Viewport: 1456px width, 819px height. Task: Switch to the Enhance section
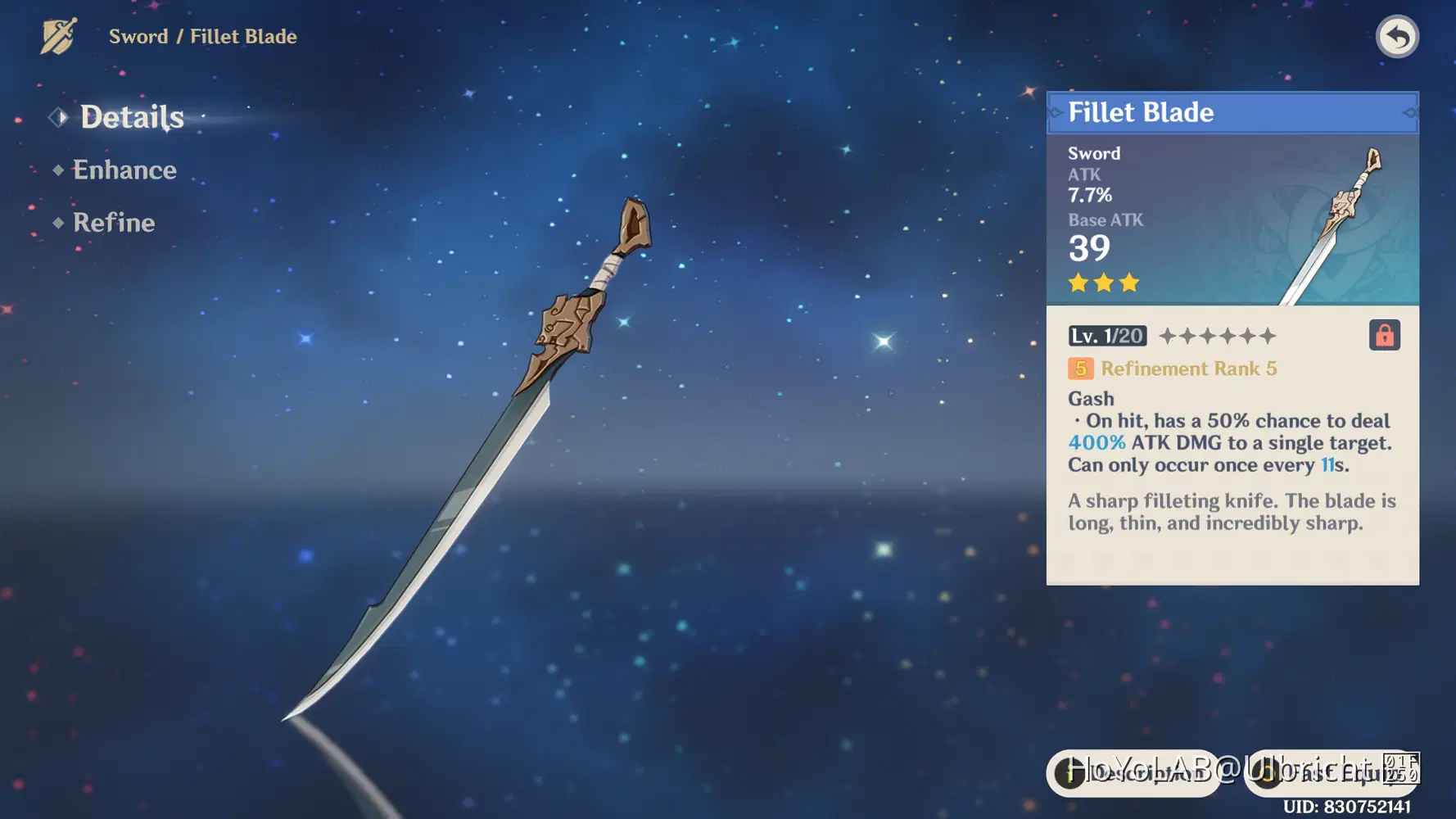pos(124,170)
